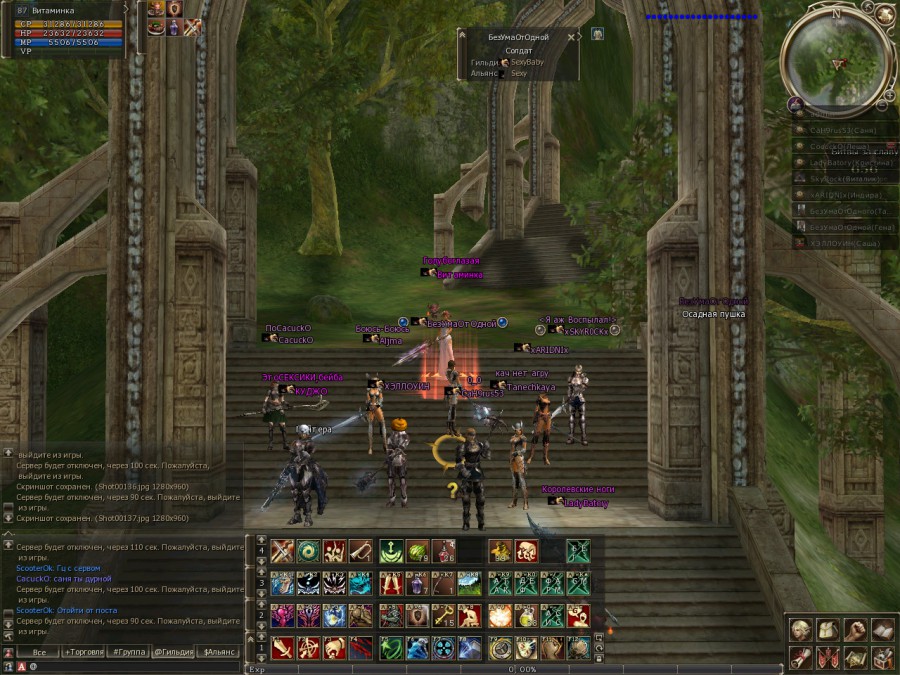The width and height of the screenshot is (900, 675).
Task: Switch to the Все chat tab
Action: tap(38, 651)
